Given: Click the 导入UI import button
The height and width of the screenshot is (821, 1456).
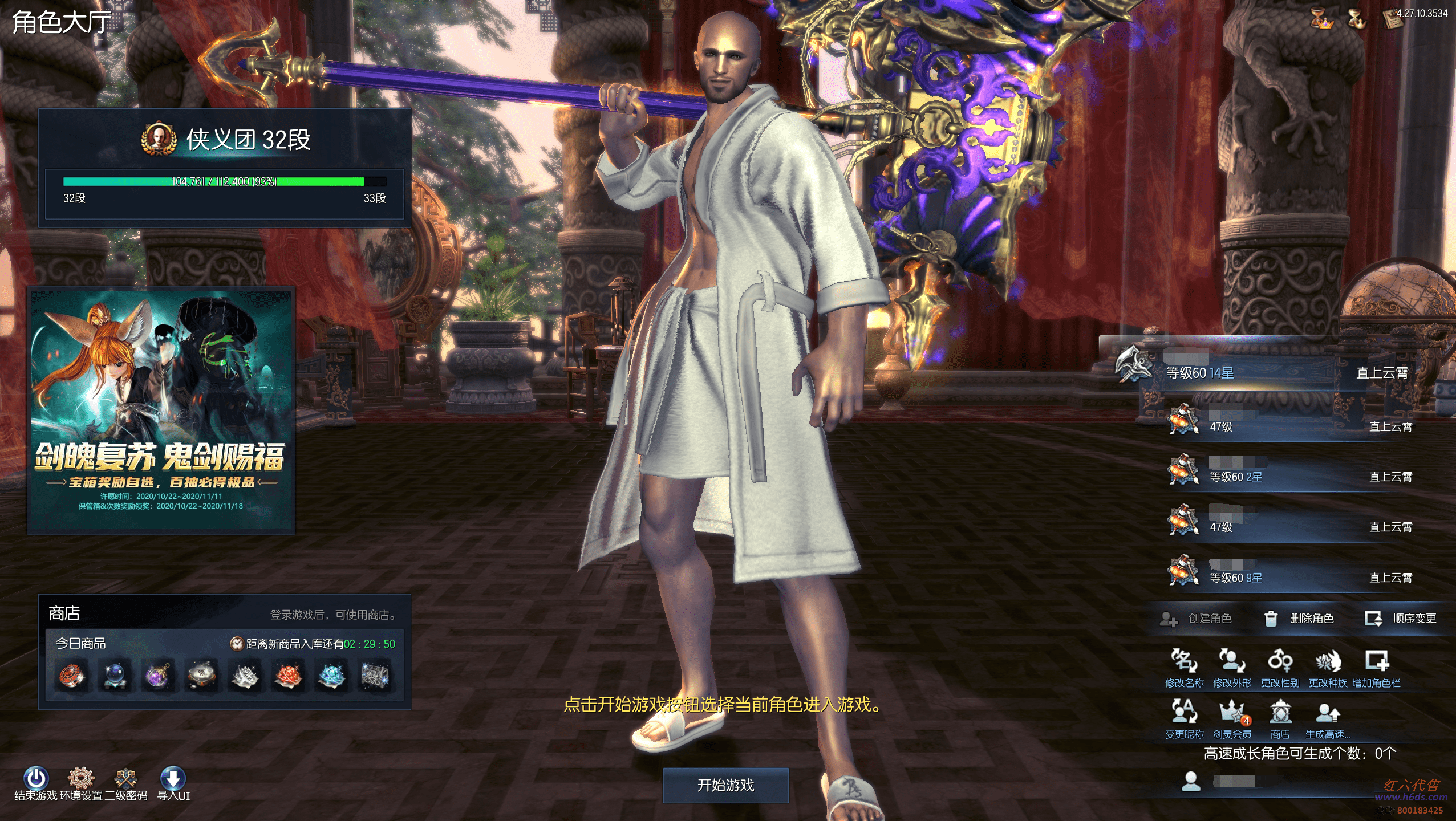Looking at the screenshot, I should click(x=173, y=782).
